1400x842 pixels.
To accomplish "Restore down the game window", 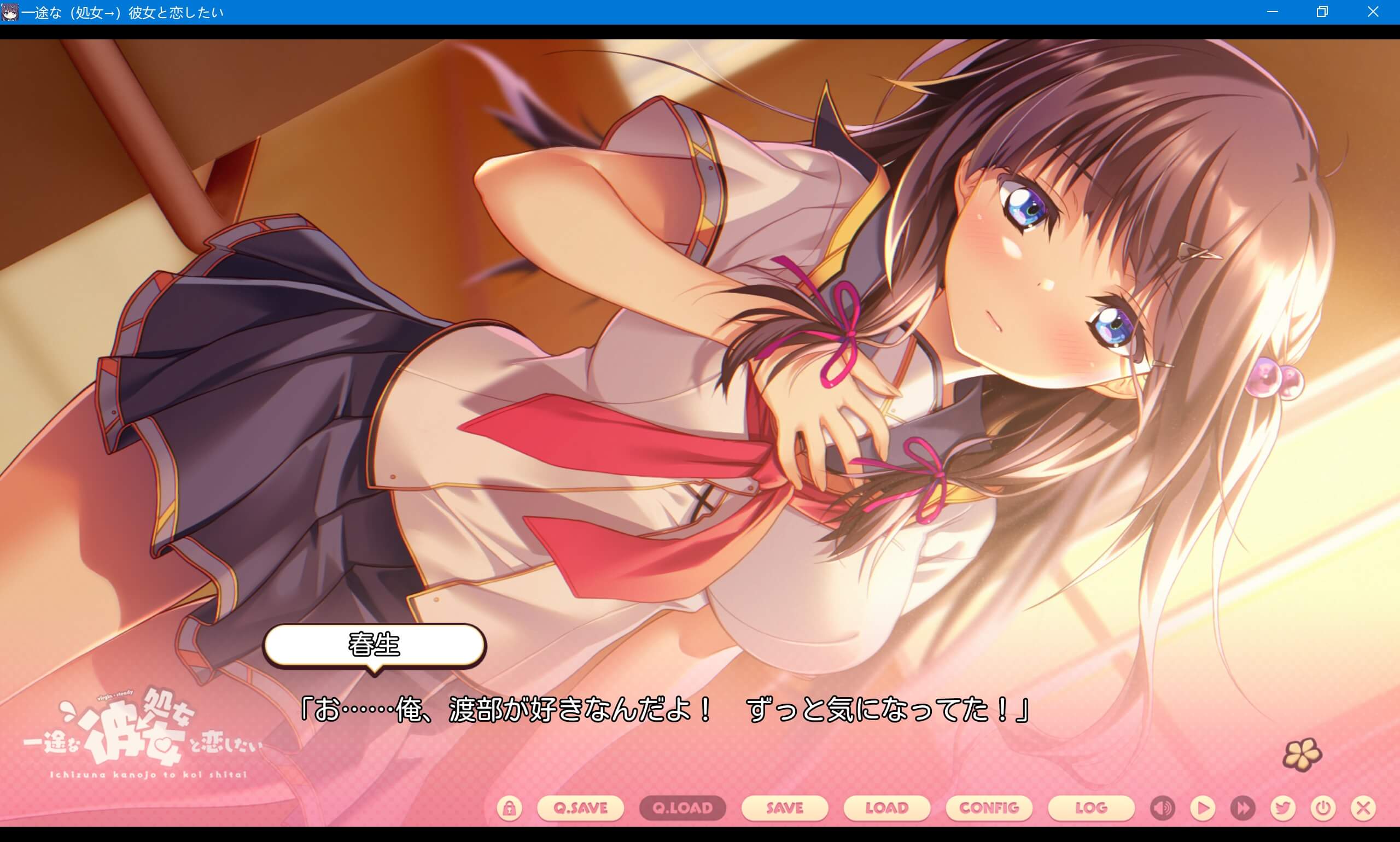I will click(1322, 12).
